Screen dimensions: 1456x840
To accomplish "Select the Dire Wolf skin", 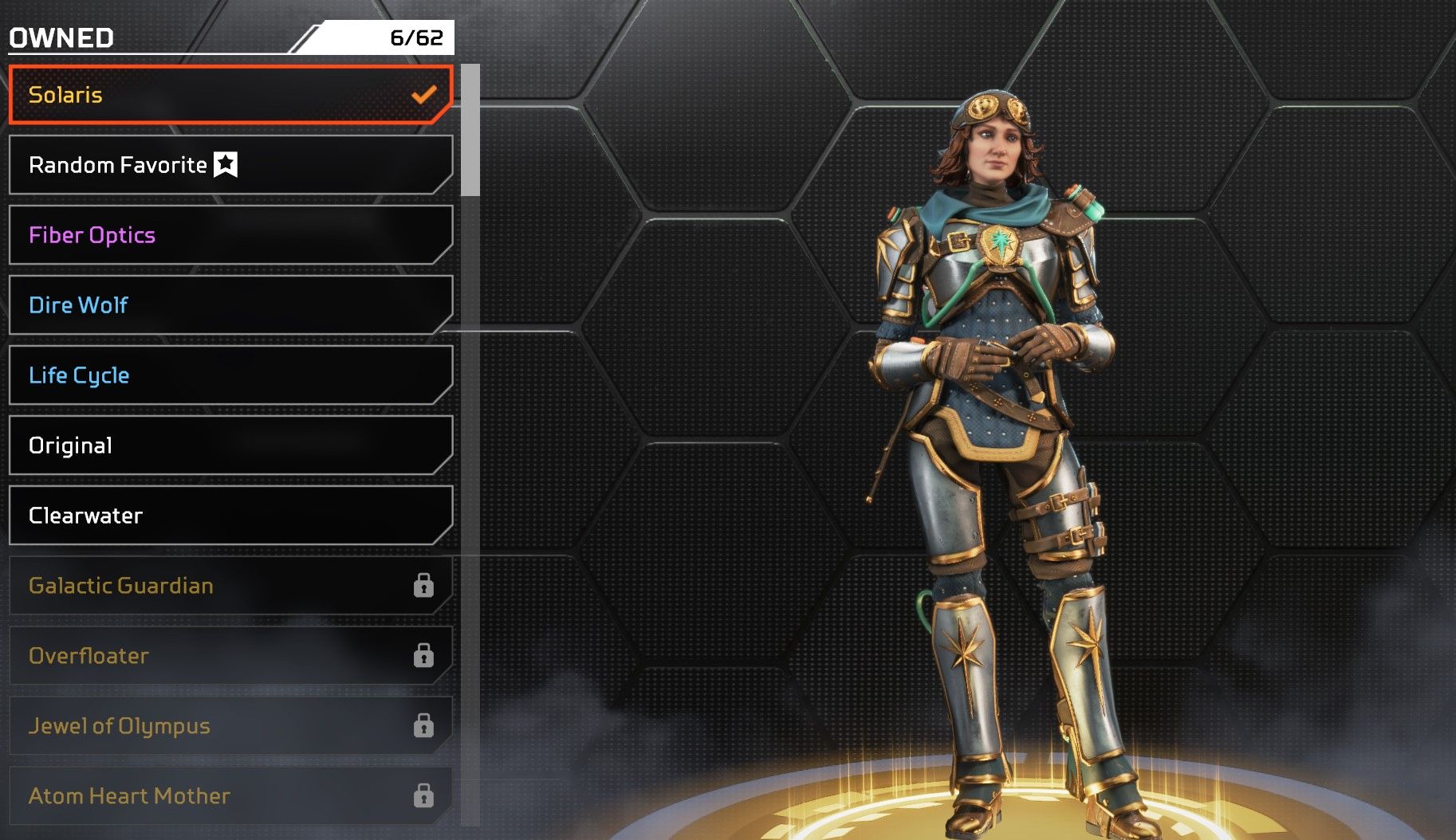I will [x=230, y=305].
